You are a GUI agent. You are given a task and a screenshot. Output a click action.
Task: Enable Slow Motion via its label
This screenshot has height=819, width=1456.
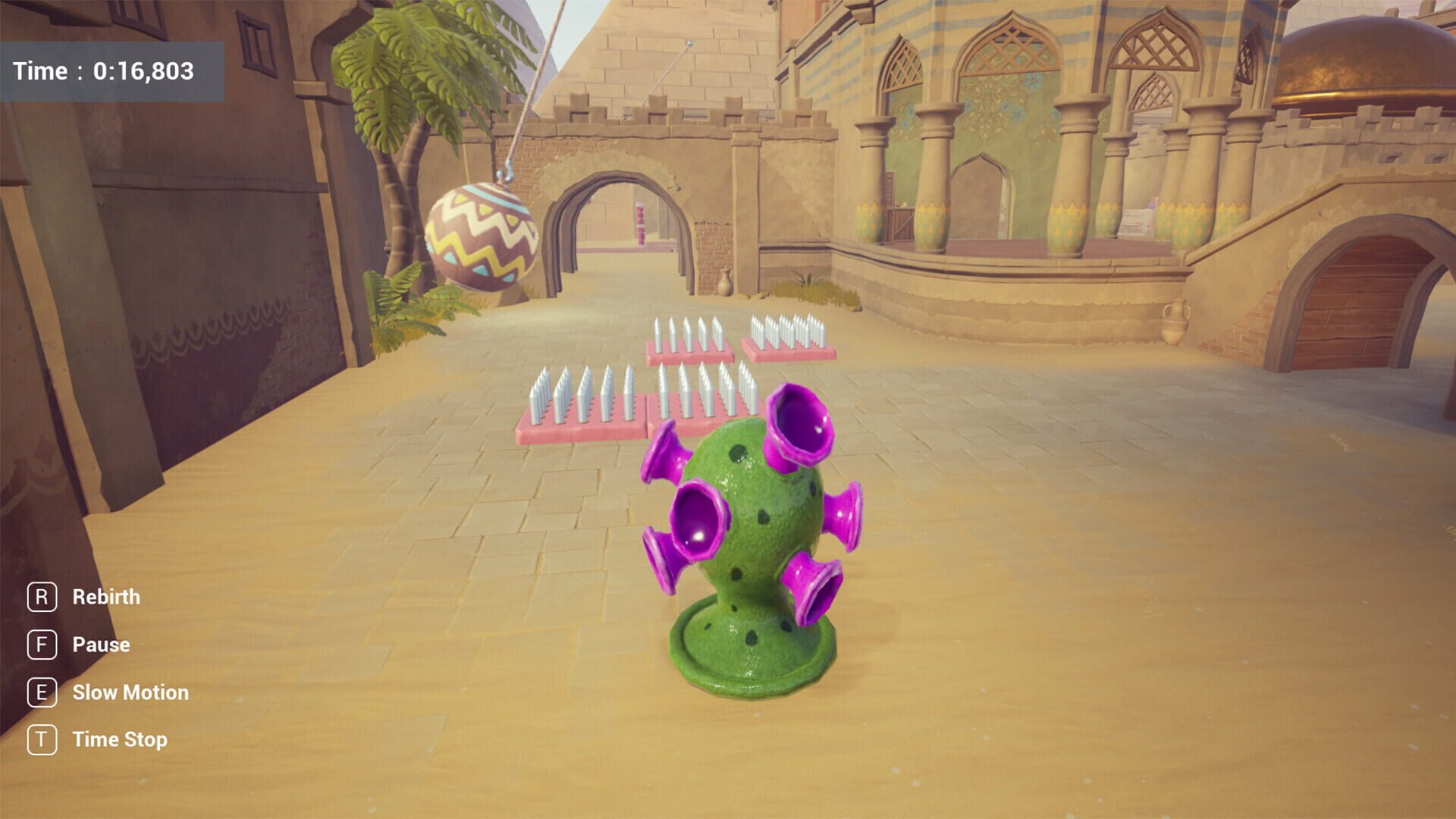[130, 692]
